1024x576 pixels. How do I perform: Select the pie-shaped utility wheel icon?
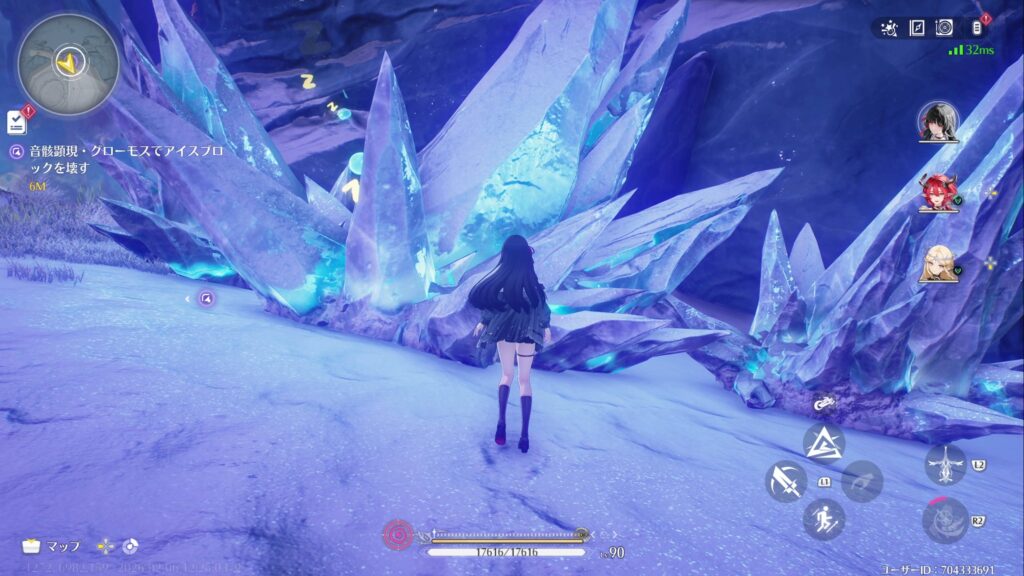130,546
